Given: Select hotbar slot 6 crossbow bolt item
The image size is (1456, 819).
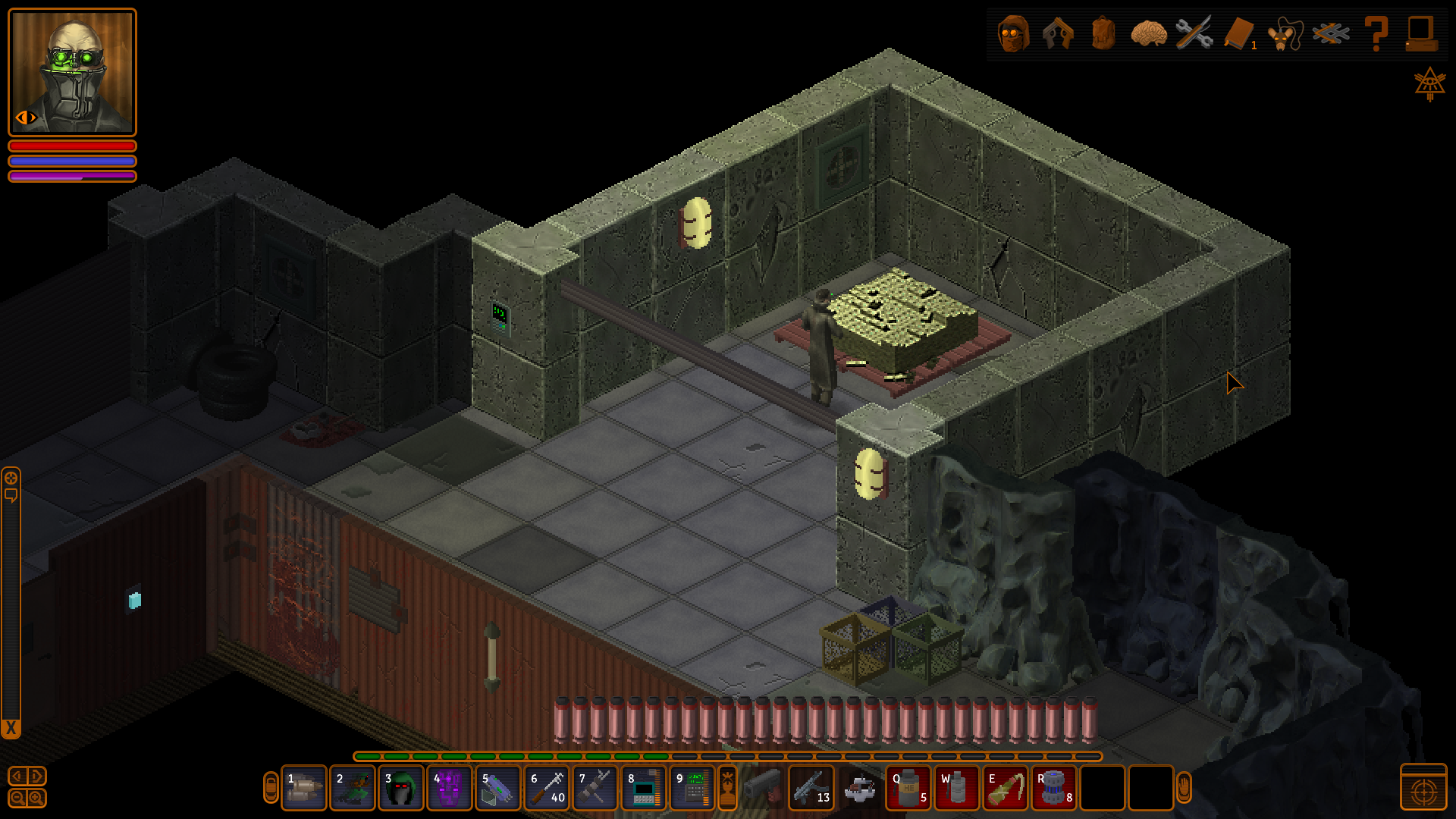Looking at the screenshot, I should tap(546, 789).
